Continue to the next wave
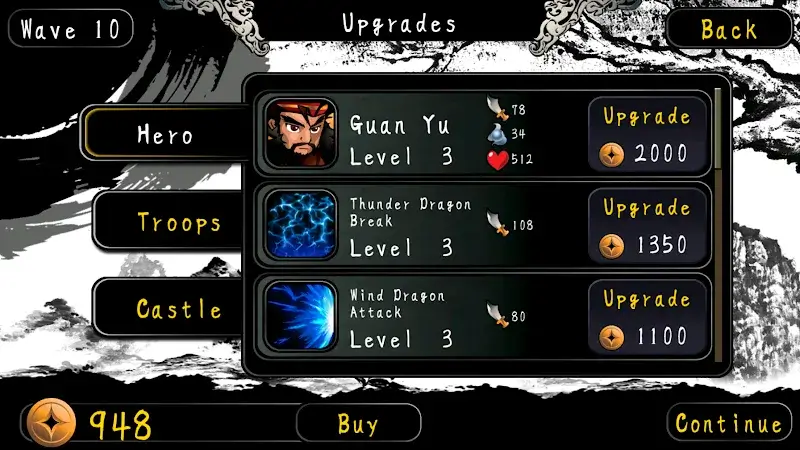This screenshot has height=450, width=800. coord(728,423)
